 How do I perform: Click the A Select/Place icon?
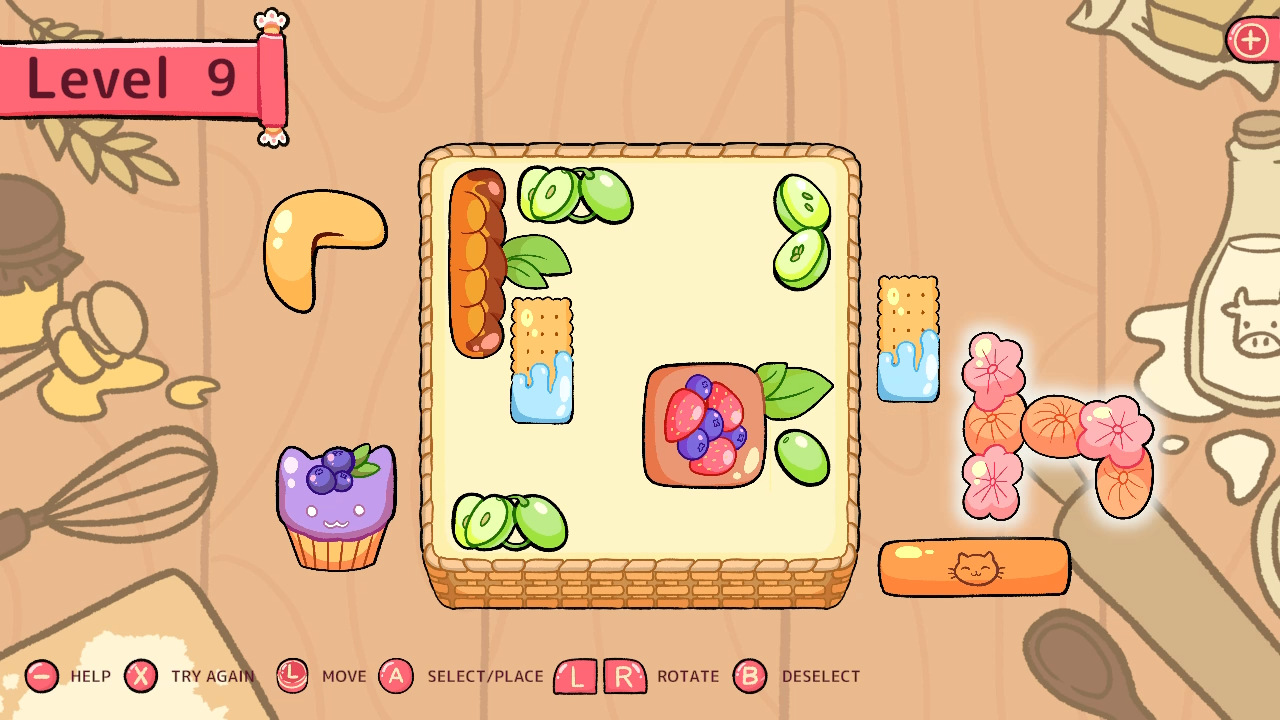[x=397, y=676]
